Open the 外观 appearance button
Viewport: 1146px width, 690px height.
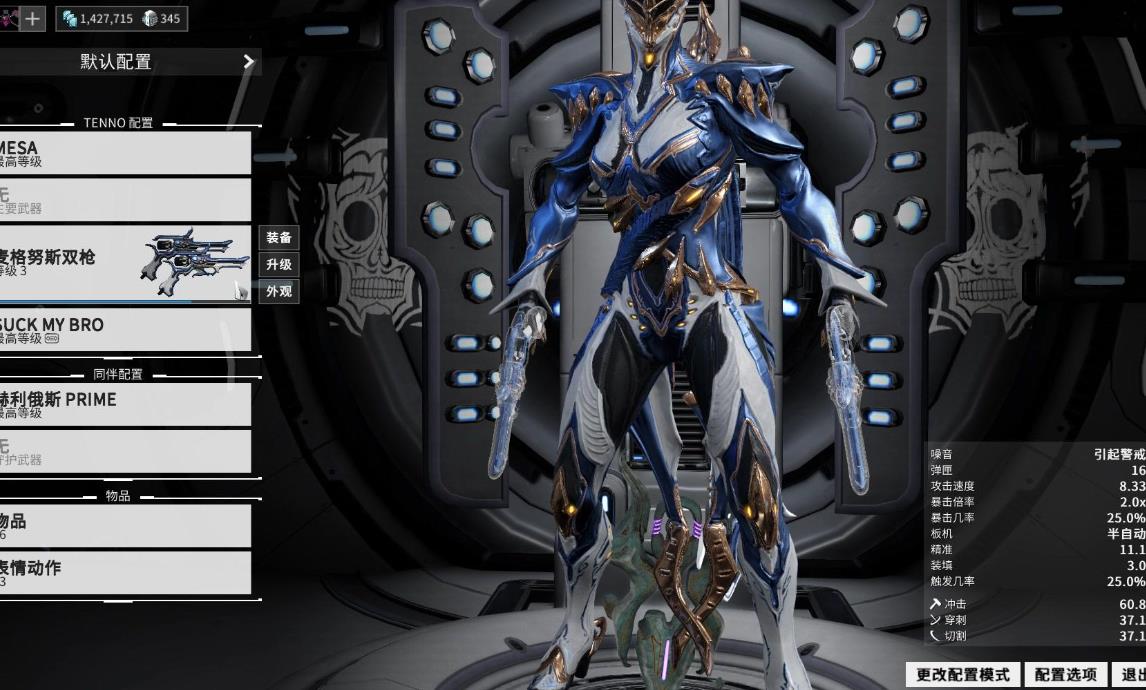point(279,292)
